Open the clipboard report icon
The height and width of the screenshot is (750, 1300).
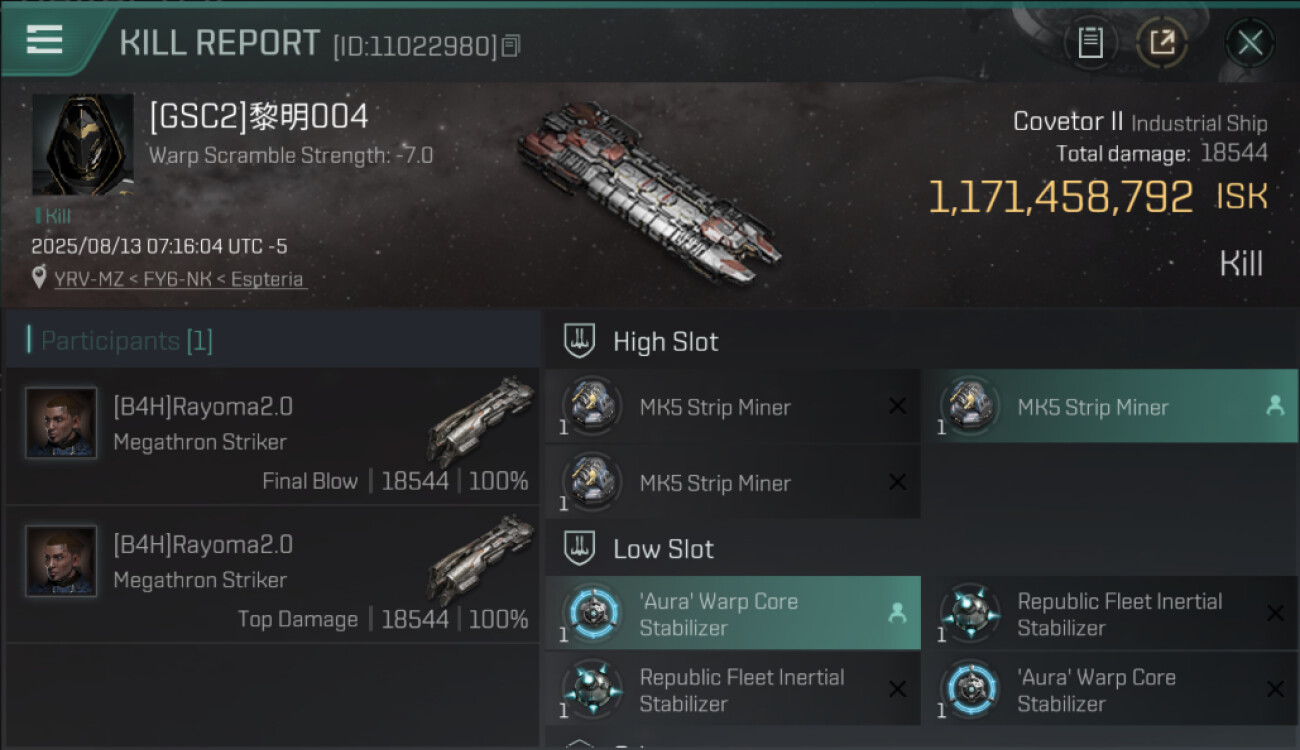1090,42
